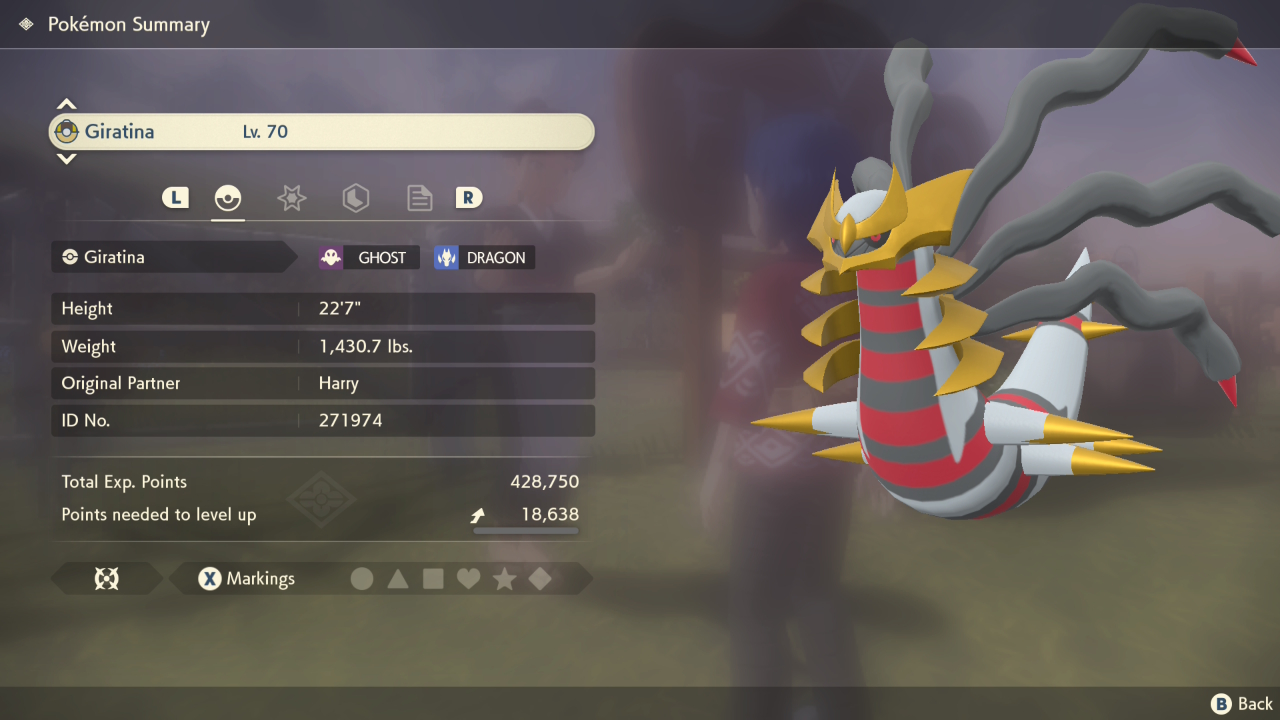1280x720 pixels.
Task: Toggle the circle marking
Action: tap(362, 578)
